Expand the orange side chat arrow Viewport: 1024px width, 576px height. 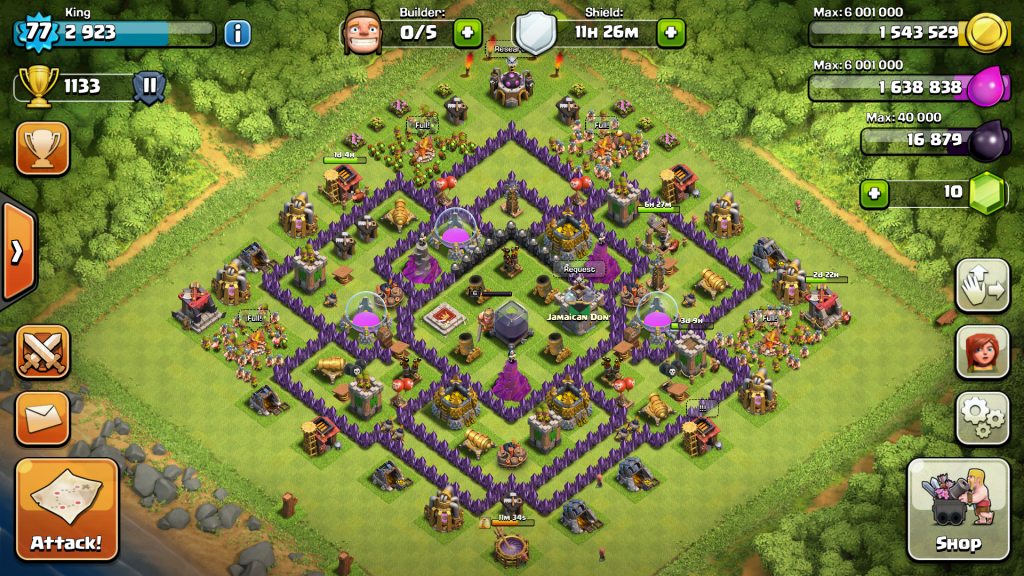click(17, 252)
